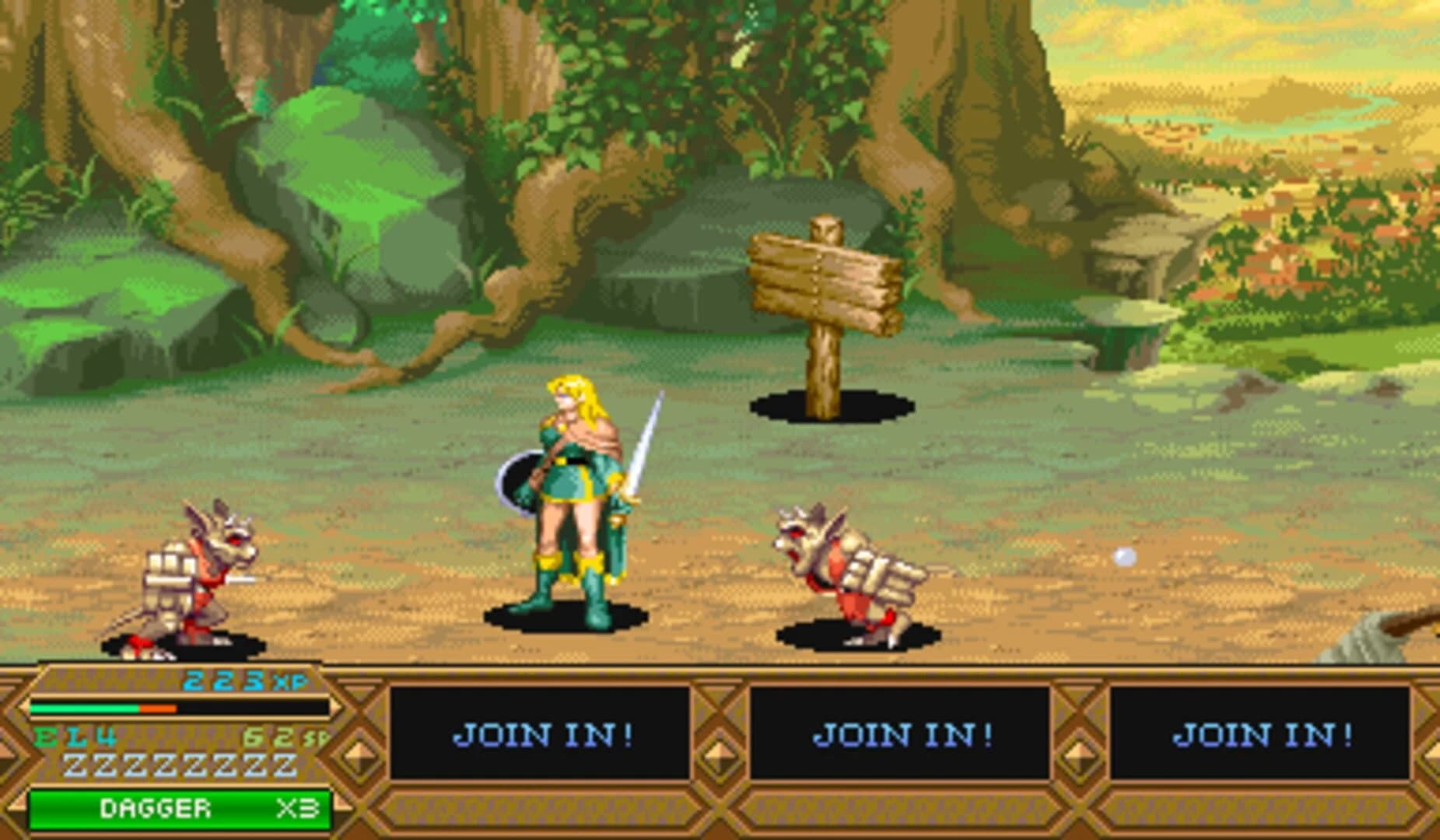
Task: Click the white orb floating on the right
Action: tap(1123, 555)
